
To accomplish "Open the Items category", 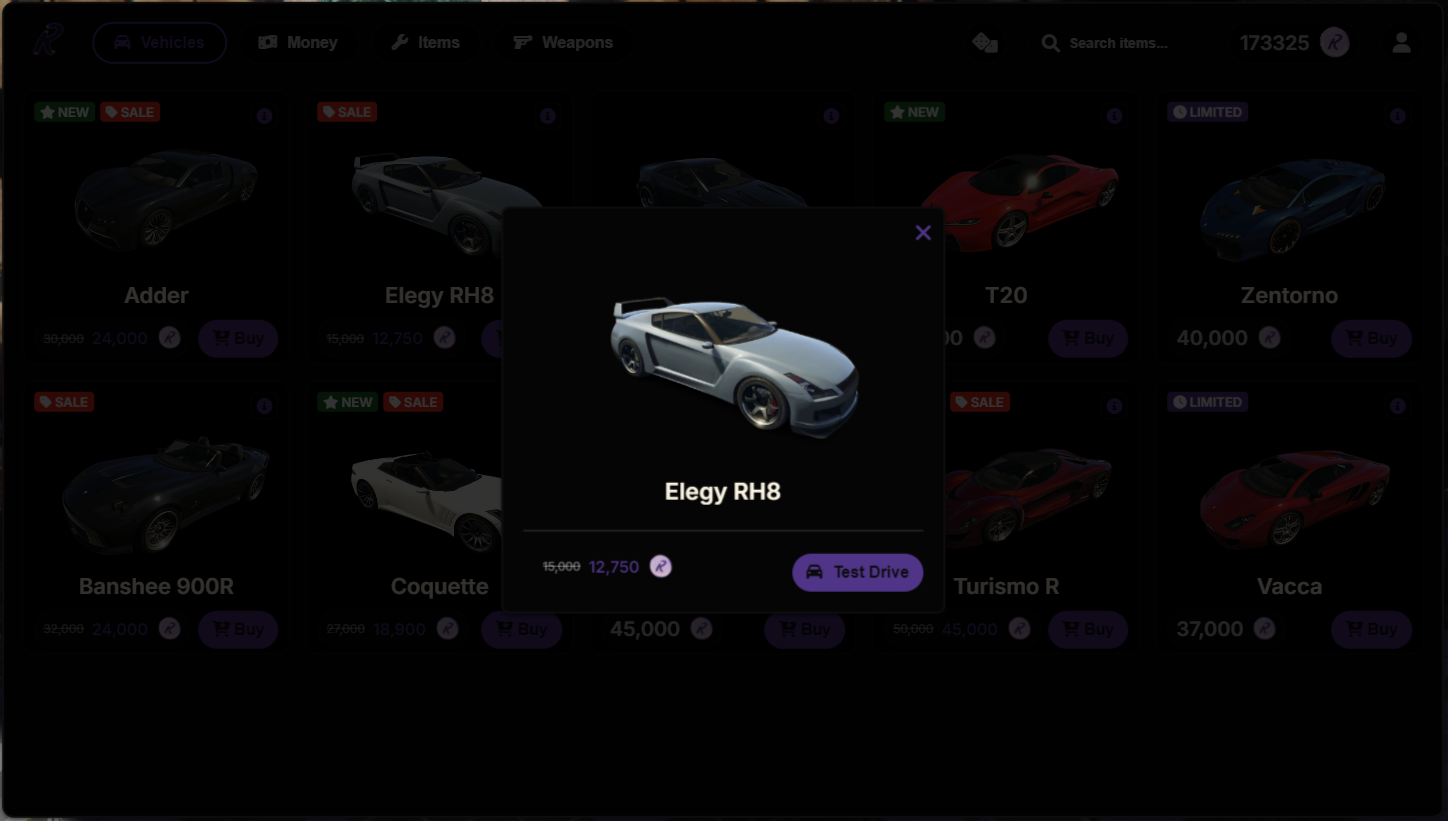I will (425, 43).
